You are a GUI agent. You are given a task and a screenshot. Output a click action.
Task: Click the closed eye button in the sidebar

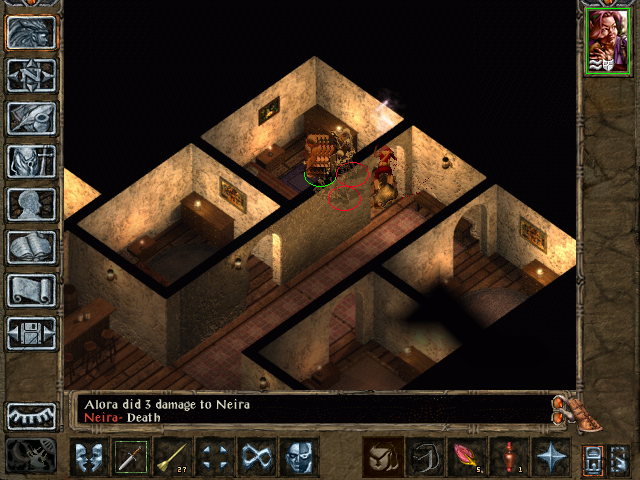[32, 415]
